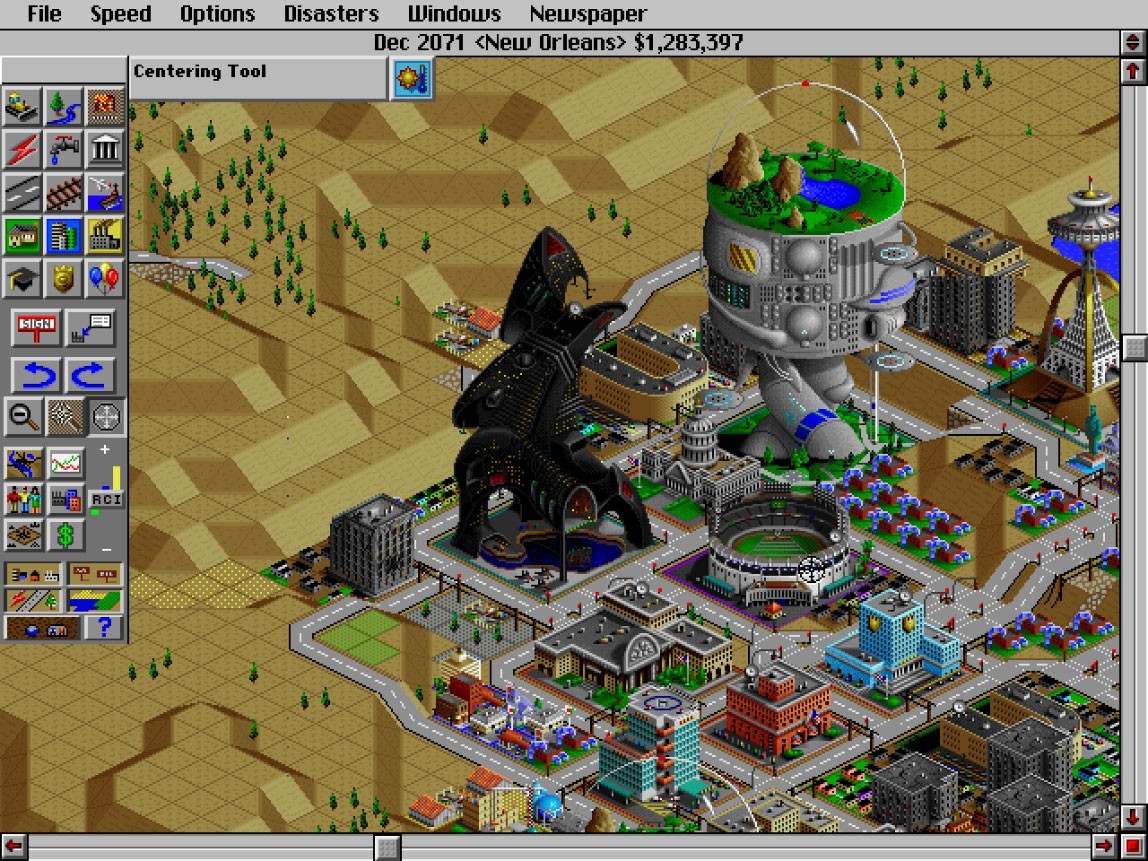Select the graduation cap education tool
This screenshot has width=1148, height=861.
point(23,279)
